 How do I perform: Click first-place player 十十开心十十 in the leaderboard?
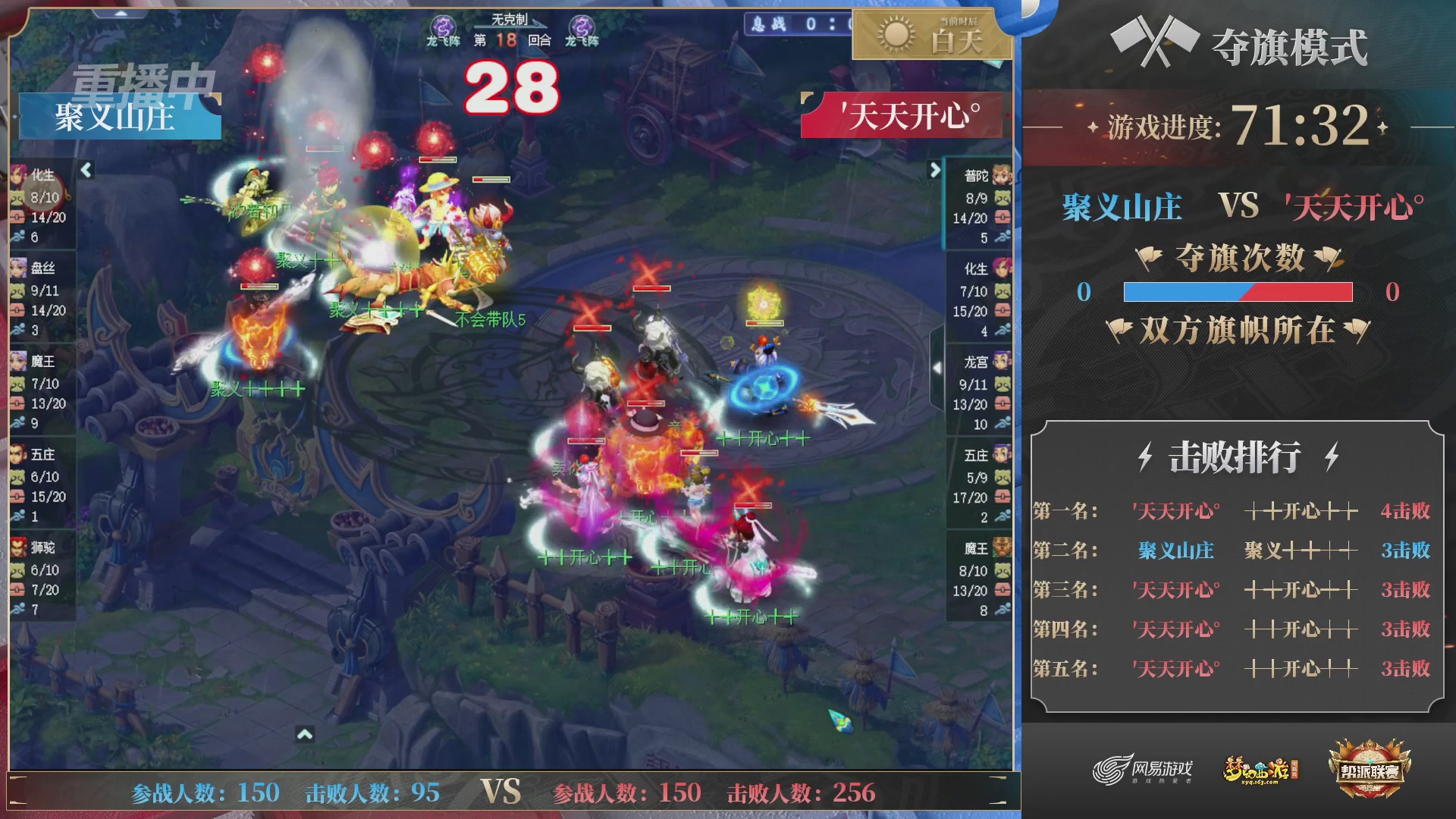pos(1301,511)
